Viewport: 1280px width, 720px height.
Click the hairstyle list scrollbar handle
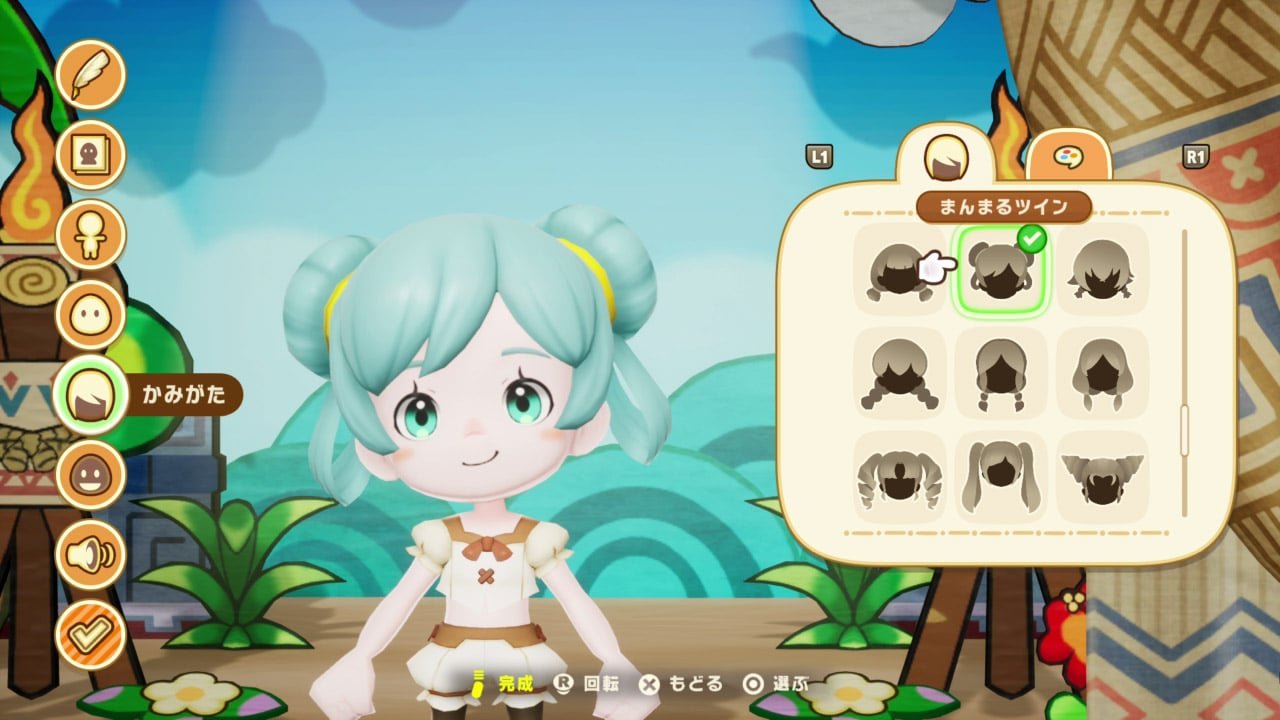click(1185, 430)
